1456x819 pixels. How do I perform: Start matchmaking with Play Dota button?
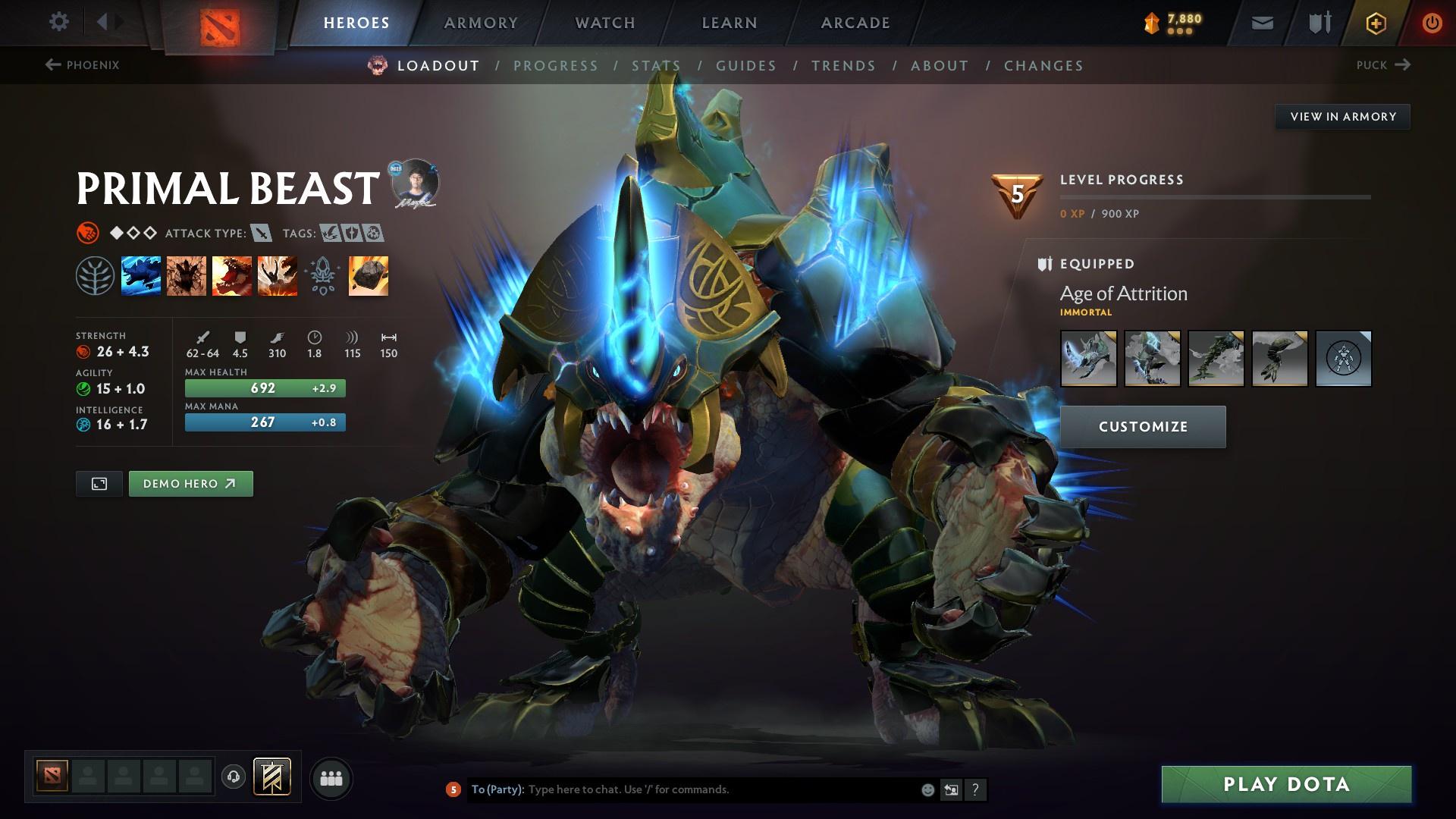click(x=1286, y=784)
